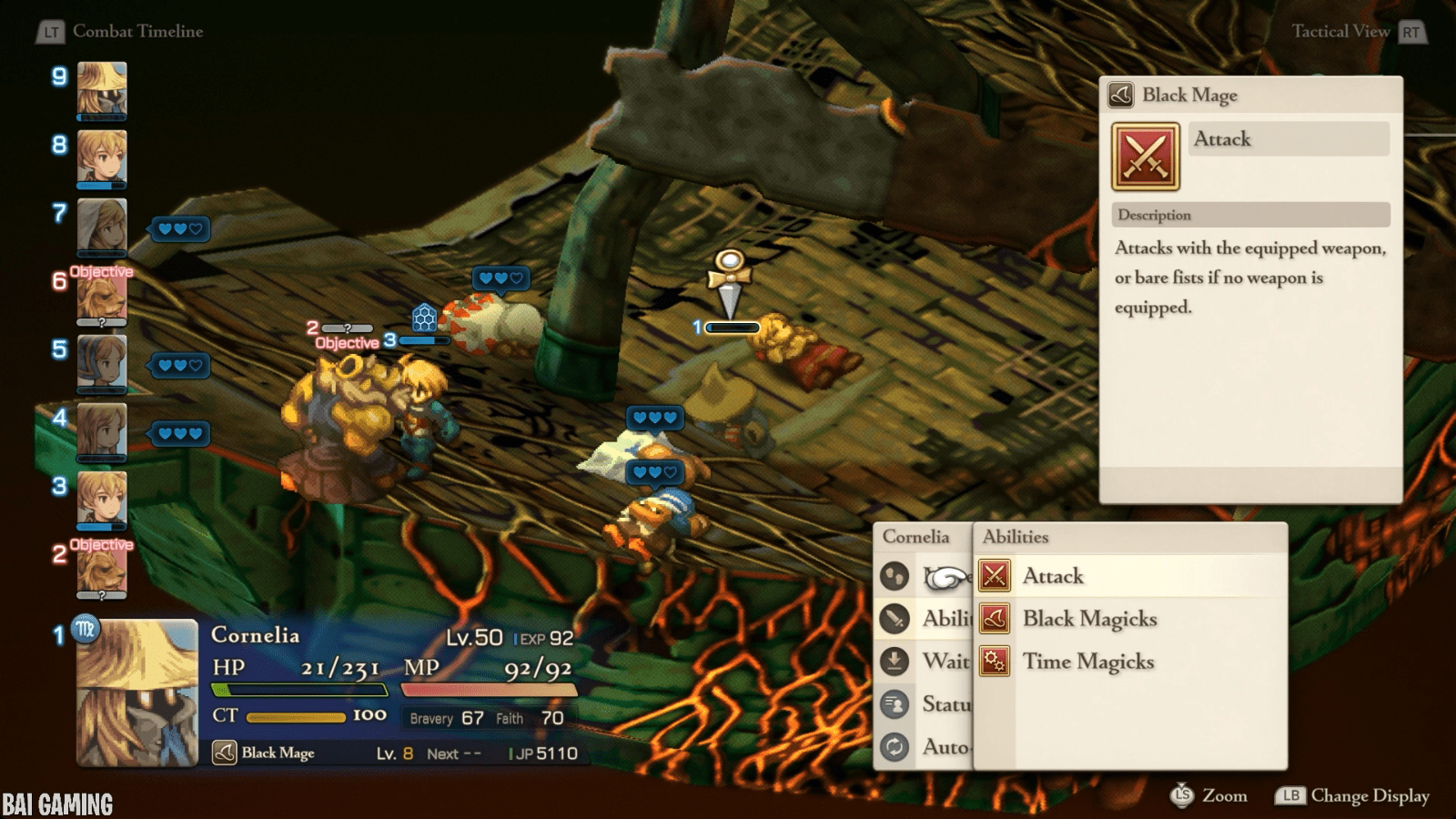Select the Abilities command in Cornelia's menu

pos(945,618)
